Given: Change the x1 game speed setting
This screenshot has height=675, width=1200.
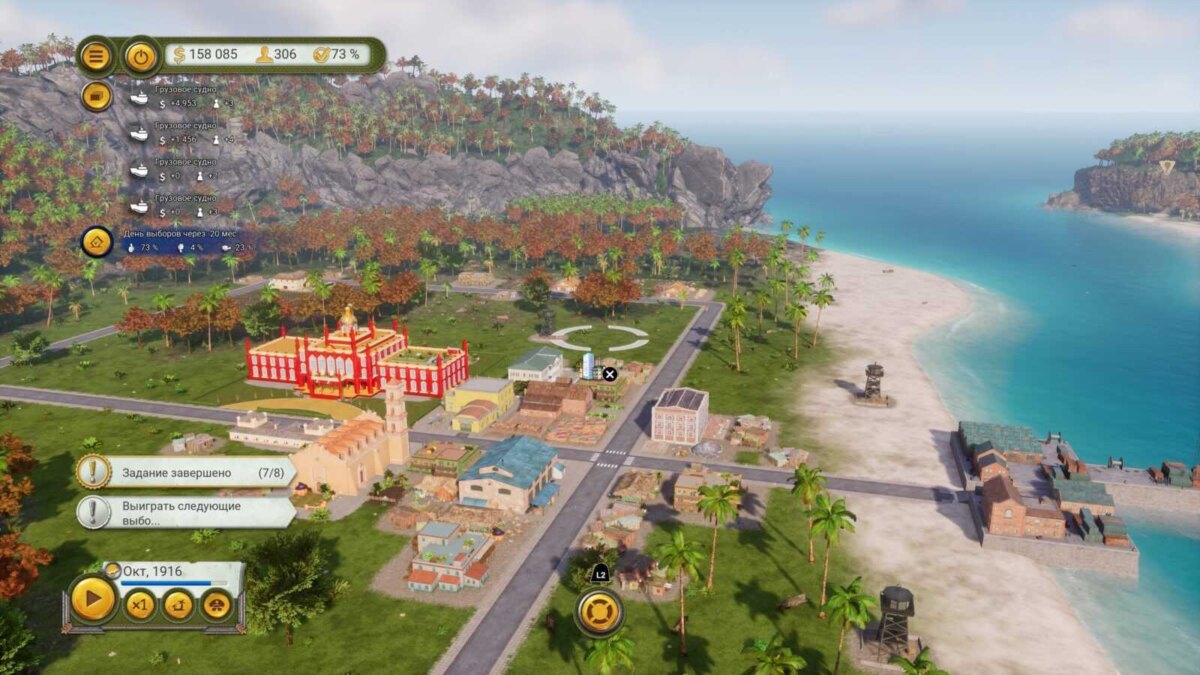Looking at the screenshot, I should [x=140, y=605].
